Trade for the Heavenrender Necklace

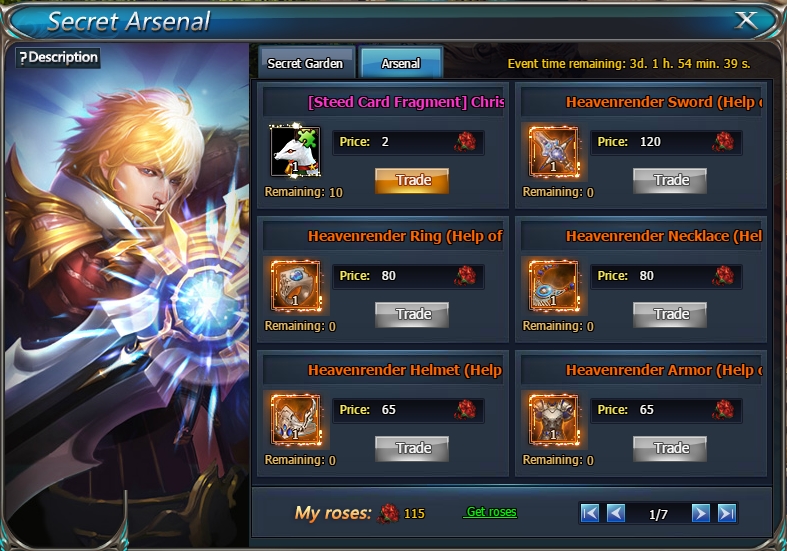[670, 314]
